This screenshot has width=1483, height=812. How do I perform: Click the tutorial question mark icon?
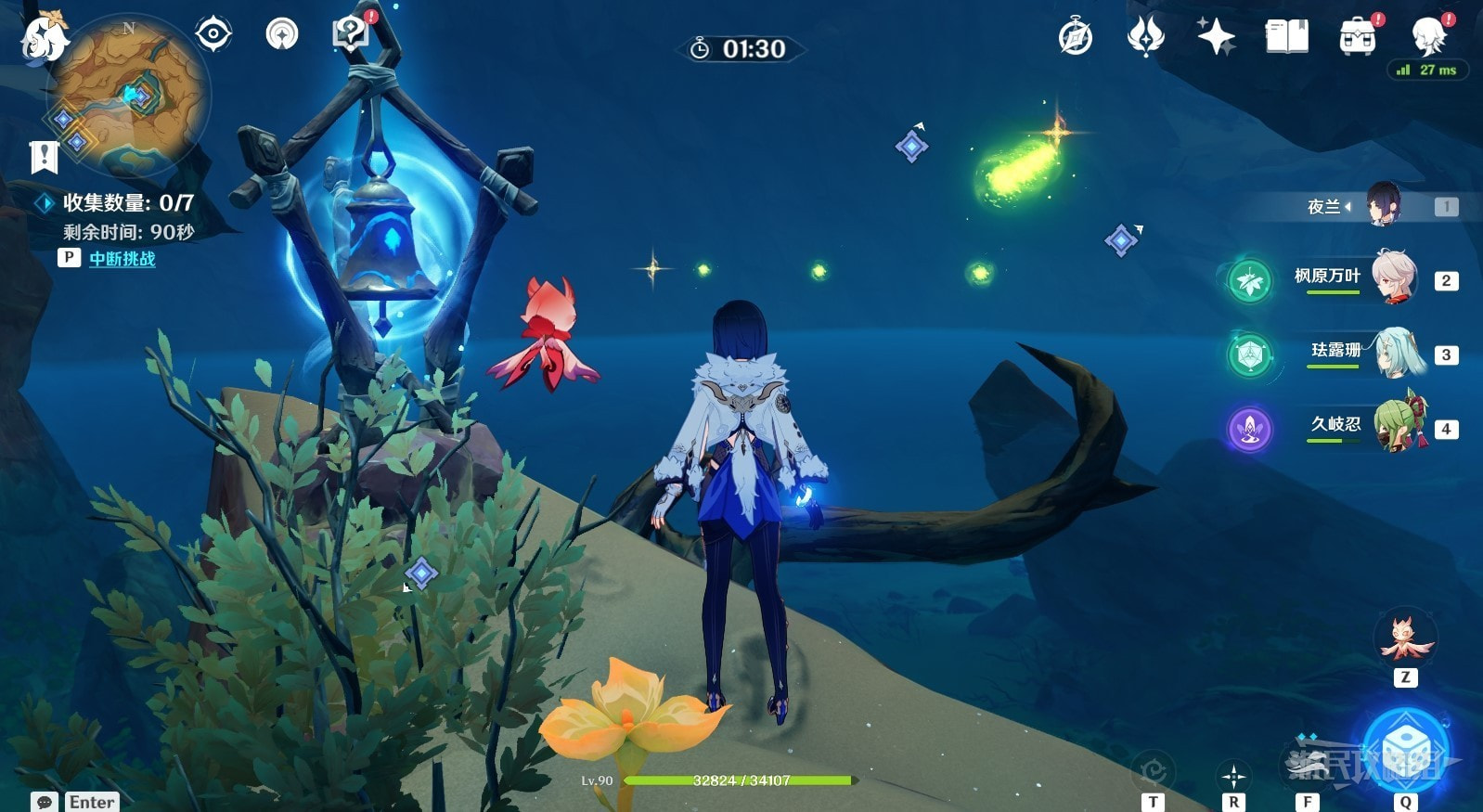350,33
